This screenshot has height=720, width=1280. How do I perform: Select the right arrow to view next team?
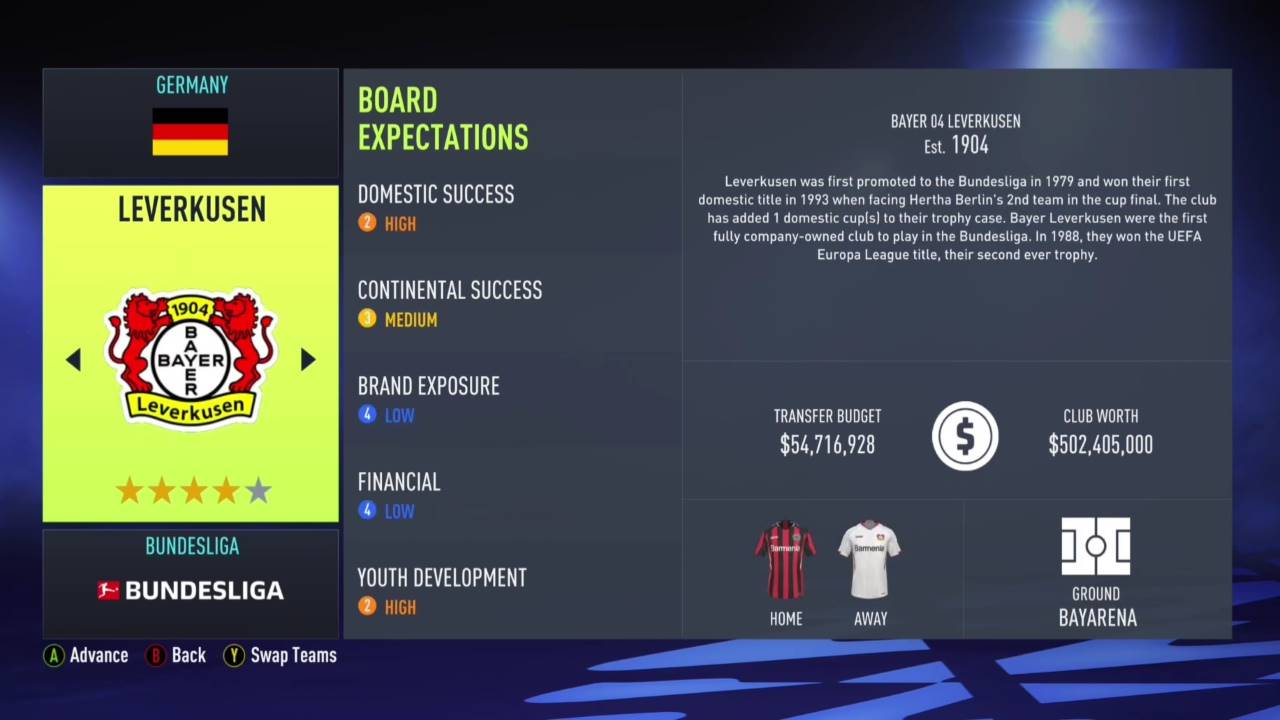click(307, 360)
